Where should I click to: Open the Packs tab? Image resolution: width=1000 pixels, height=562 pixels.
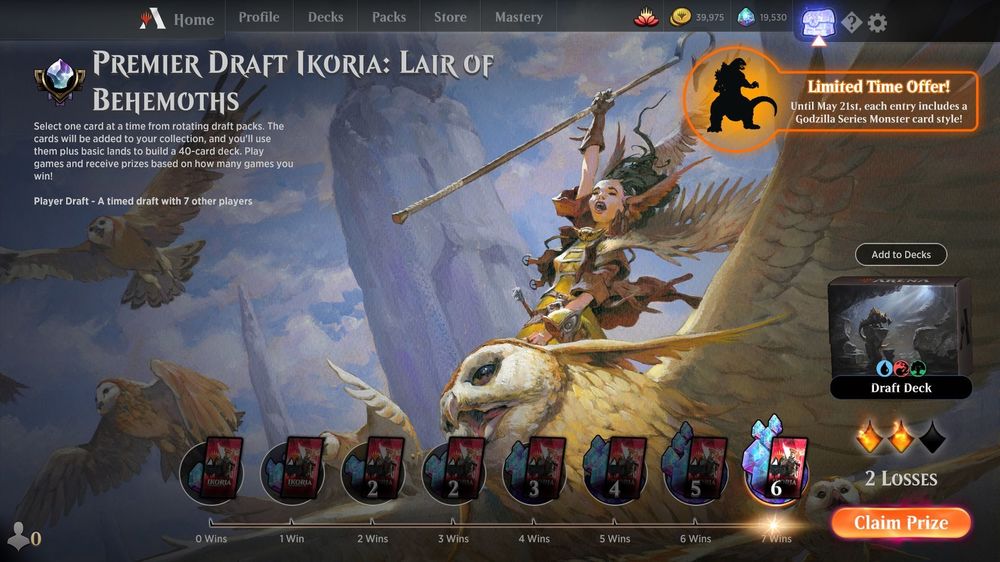[389, 17]
